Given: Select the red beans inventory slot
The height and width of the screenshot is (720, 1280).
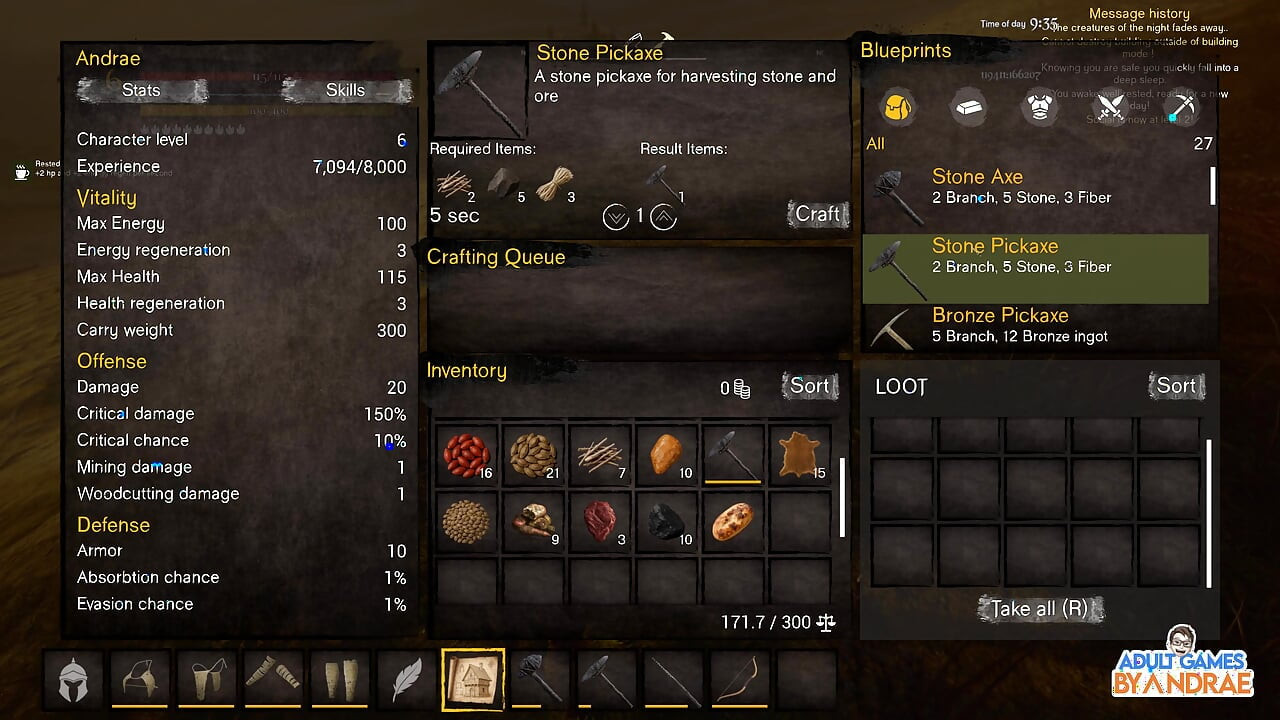Looking at the screenshot, I should (x=466, y=455).
